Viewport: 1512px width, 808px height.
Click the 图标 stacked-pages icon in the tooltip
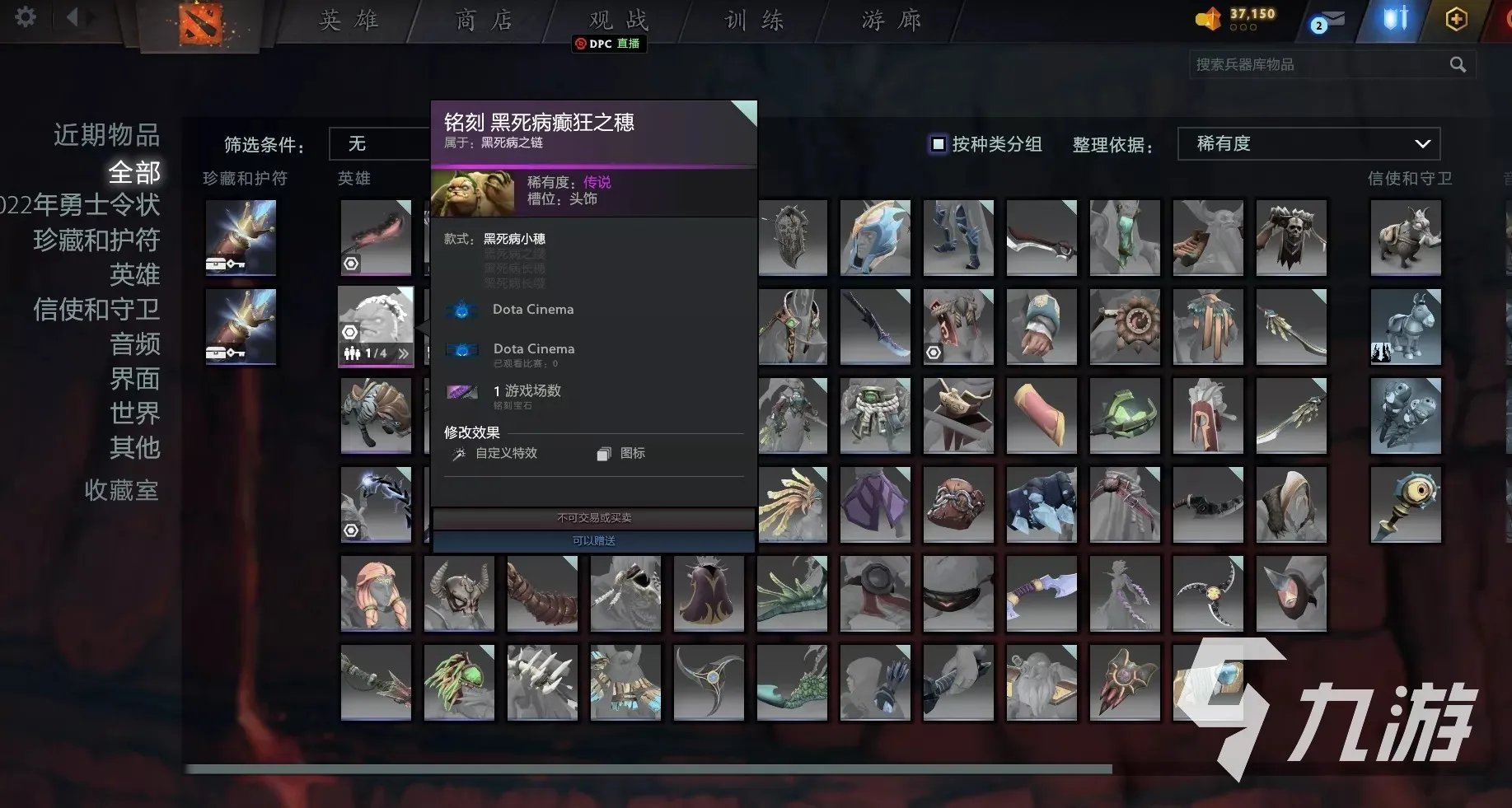pyautogui.click(x=602, y=453)
